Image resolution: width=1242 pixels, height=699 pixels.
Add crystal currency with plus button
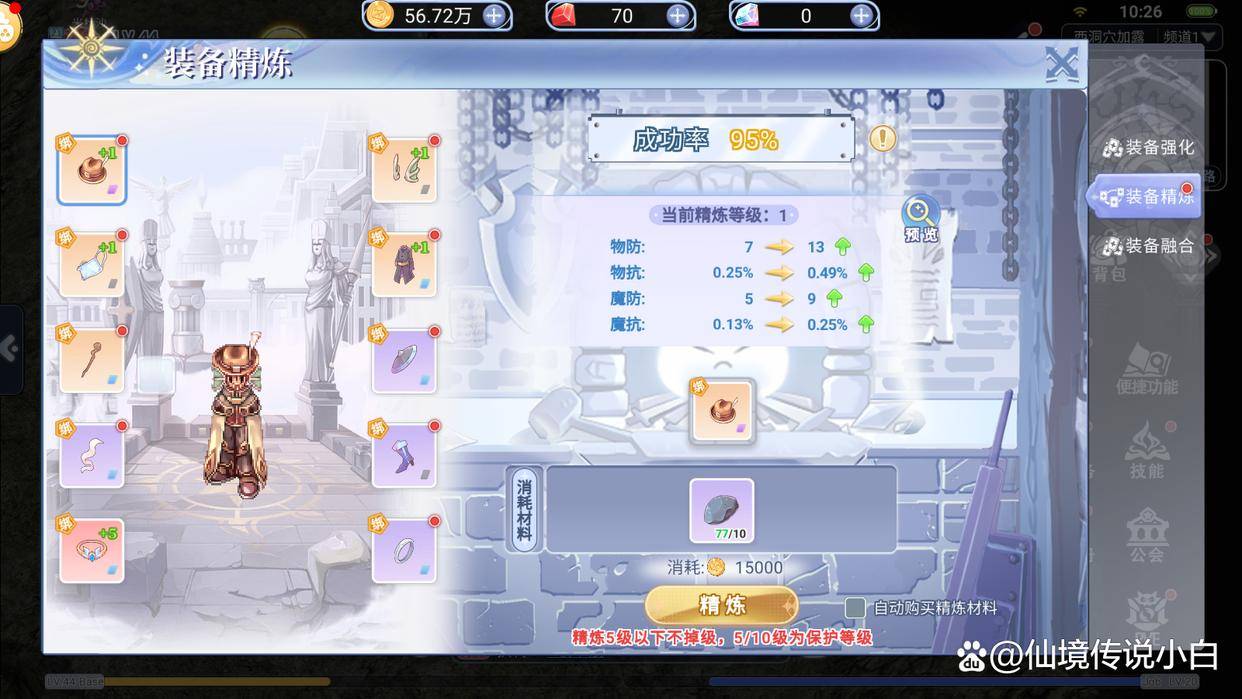pyautogui.click(x=861, y=15)
